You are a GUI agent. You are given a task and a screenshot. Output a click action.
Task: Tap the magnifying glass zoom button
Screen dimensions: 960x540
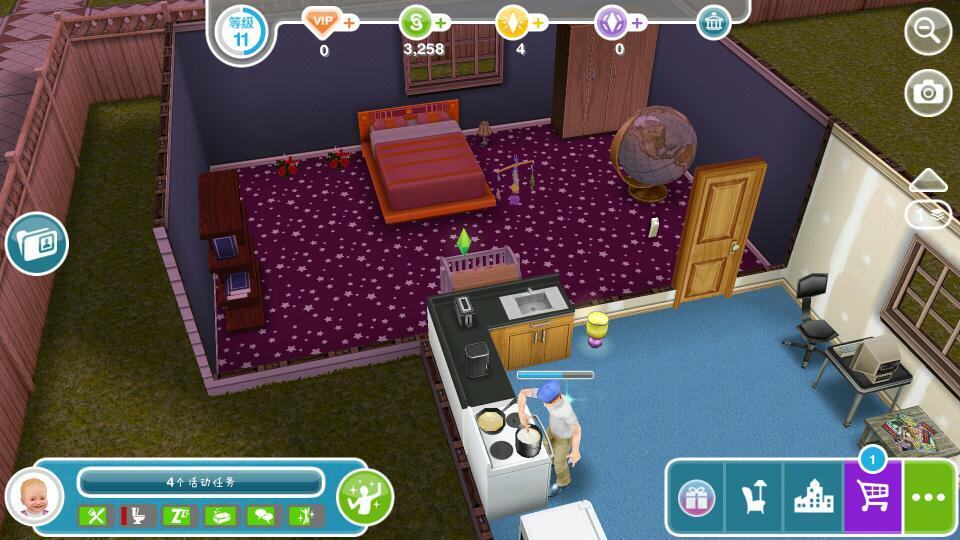[927, 32]
